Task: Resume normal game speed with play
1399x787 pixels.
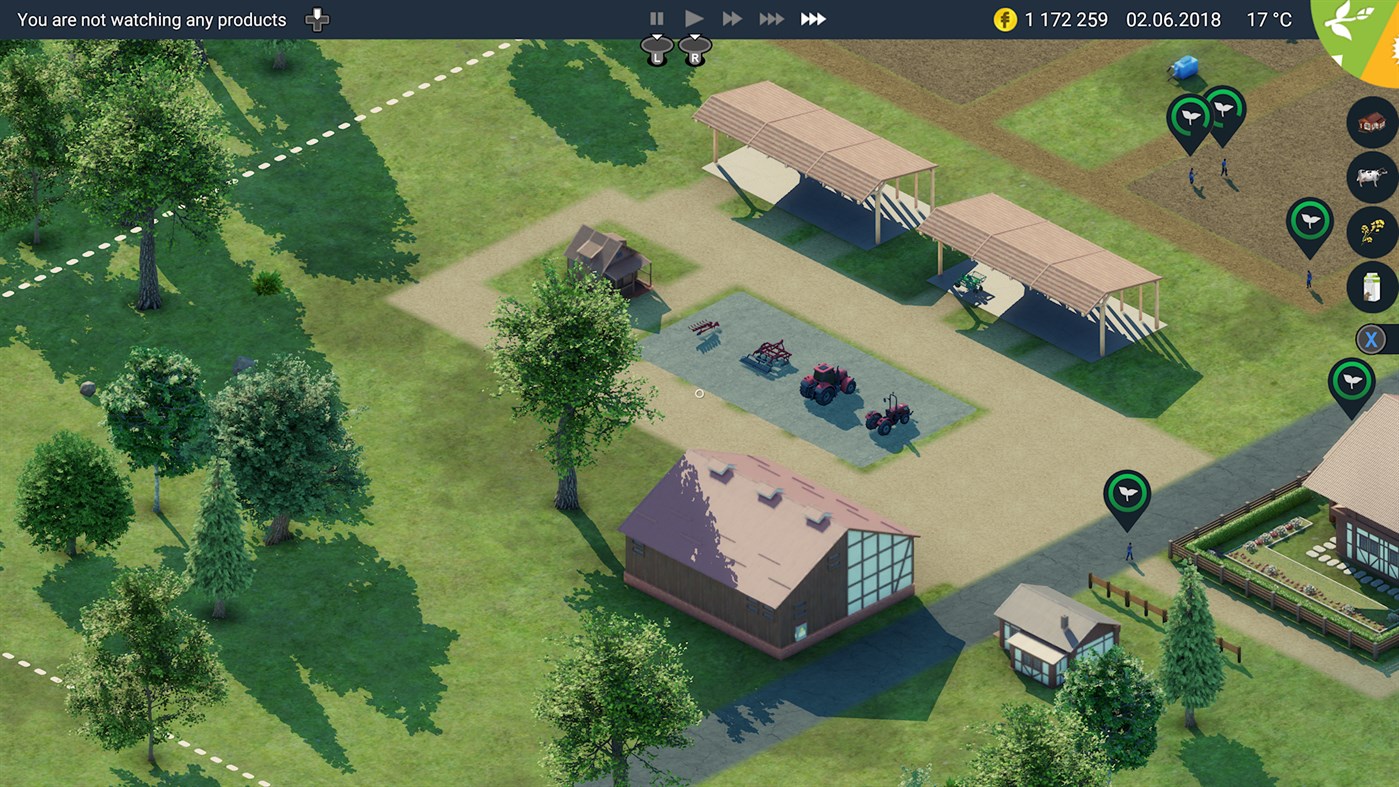Action: (694, 17)
